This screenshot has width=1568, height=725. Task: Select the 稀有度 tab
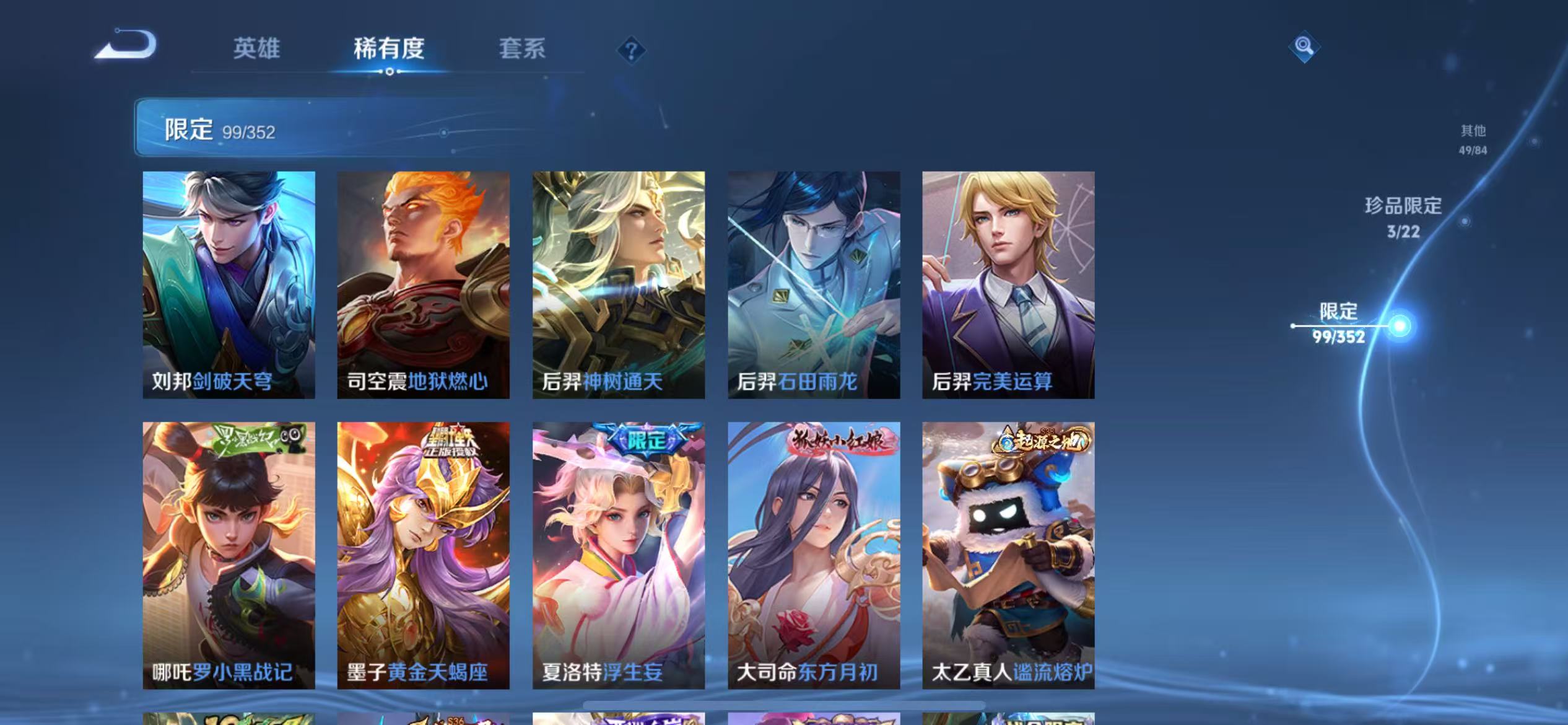[x=390, y=50]
